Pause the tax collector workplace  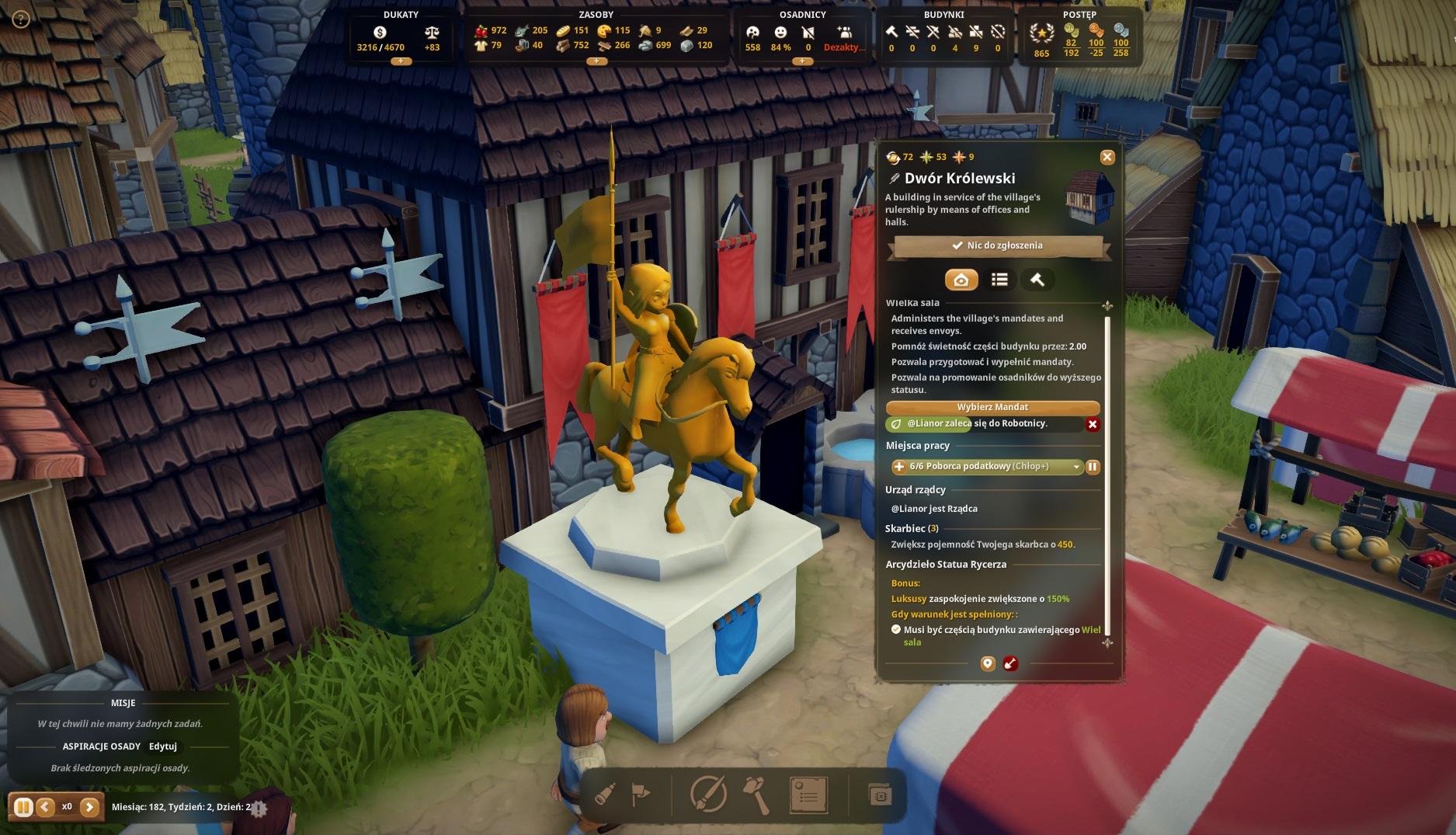1093,467
